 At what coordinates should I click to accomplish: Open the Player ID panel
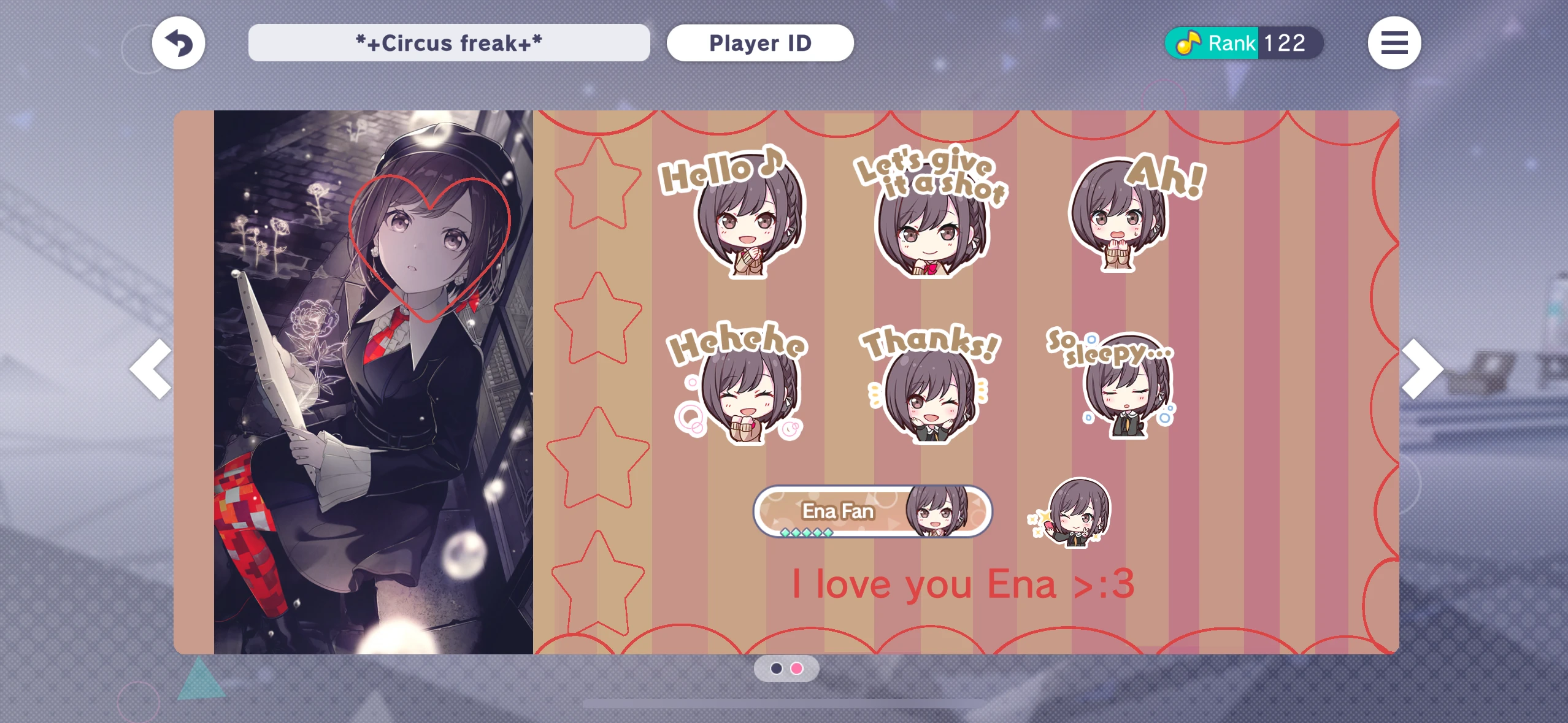tap(760, 42)
